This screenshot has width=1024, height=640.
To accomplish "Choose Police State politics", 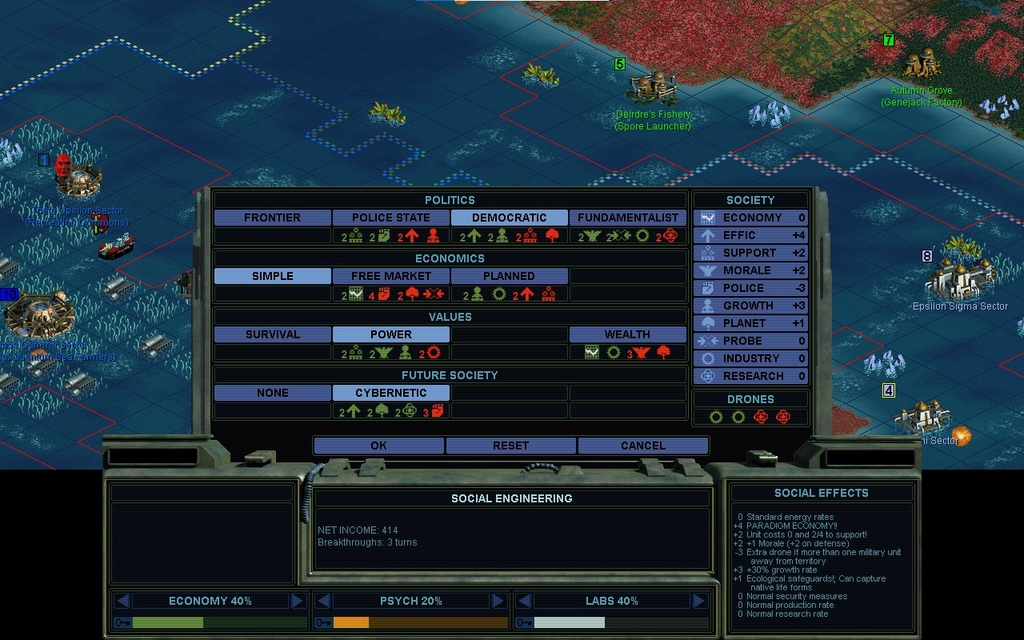I will pos(391,218).
